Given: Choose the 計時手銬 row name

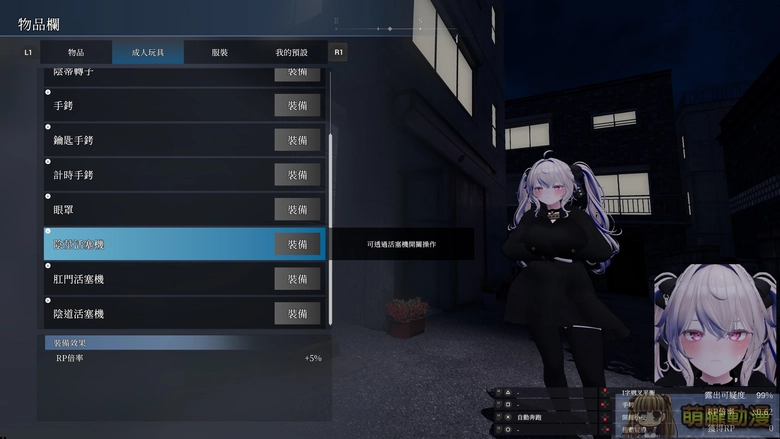Looking at the screenshot, I should (x=73, y=175).
